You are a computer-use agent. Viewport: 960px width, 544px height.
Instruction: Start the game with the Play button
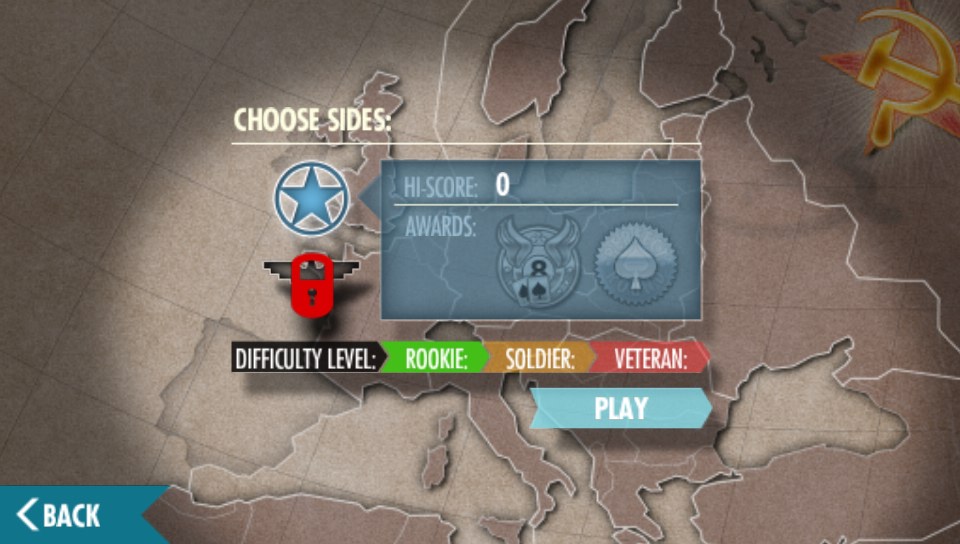(621, 408)
